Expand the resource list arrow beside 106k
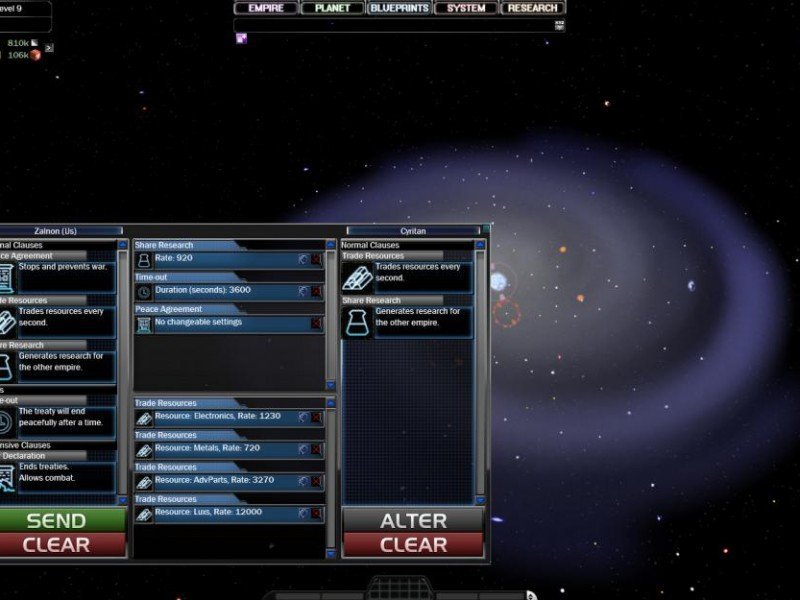The height and width of the screenshot is (600, 800). click(x=49, y=47)
